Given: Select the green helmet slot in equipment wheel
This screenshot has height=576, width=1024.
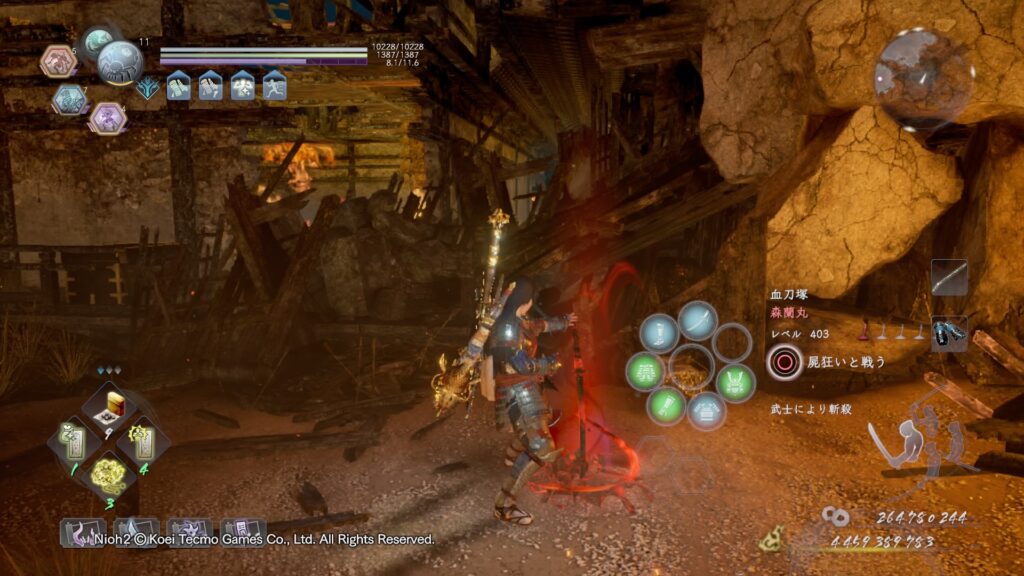Looking at the screenshot, I should click(735, 382).
